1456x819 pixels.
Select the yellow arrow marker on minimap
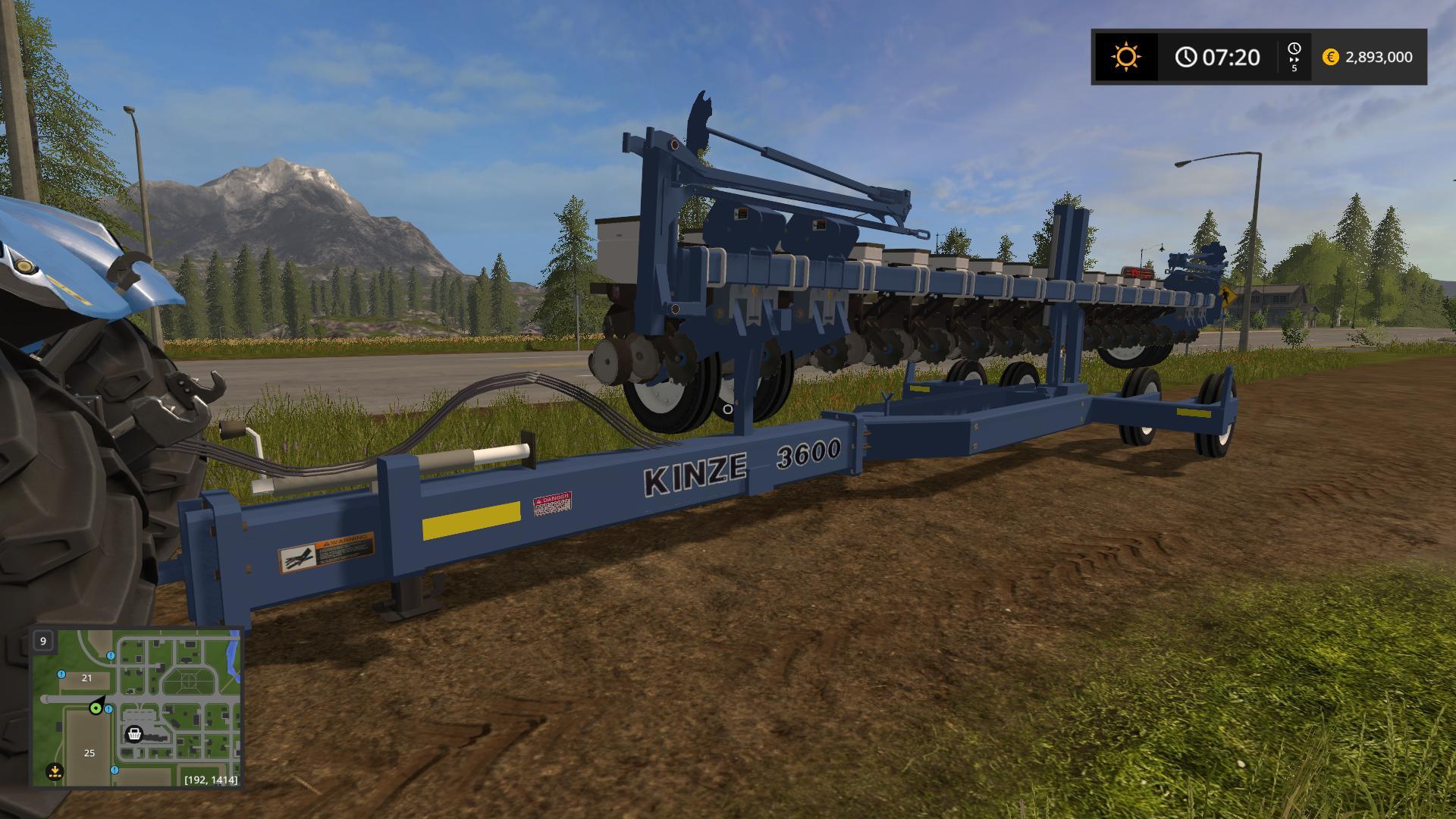tap(54, 772)
